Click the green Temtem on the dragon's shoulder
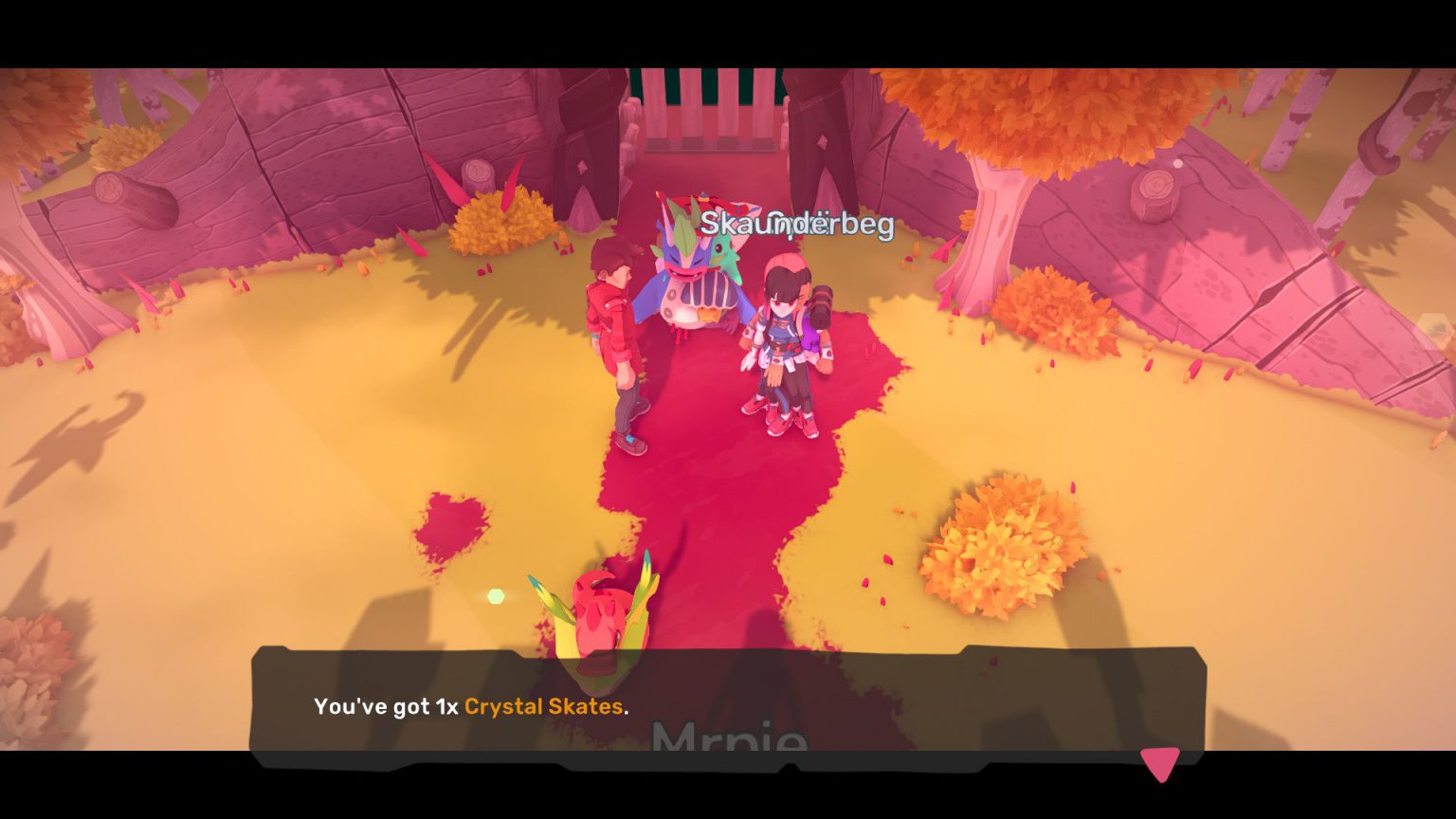Screen dimensions: 1456x819 (x=723, y=256)
